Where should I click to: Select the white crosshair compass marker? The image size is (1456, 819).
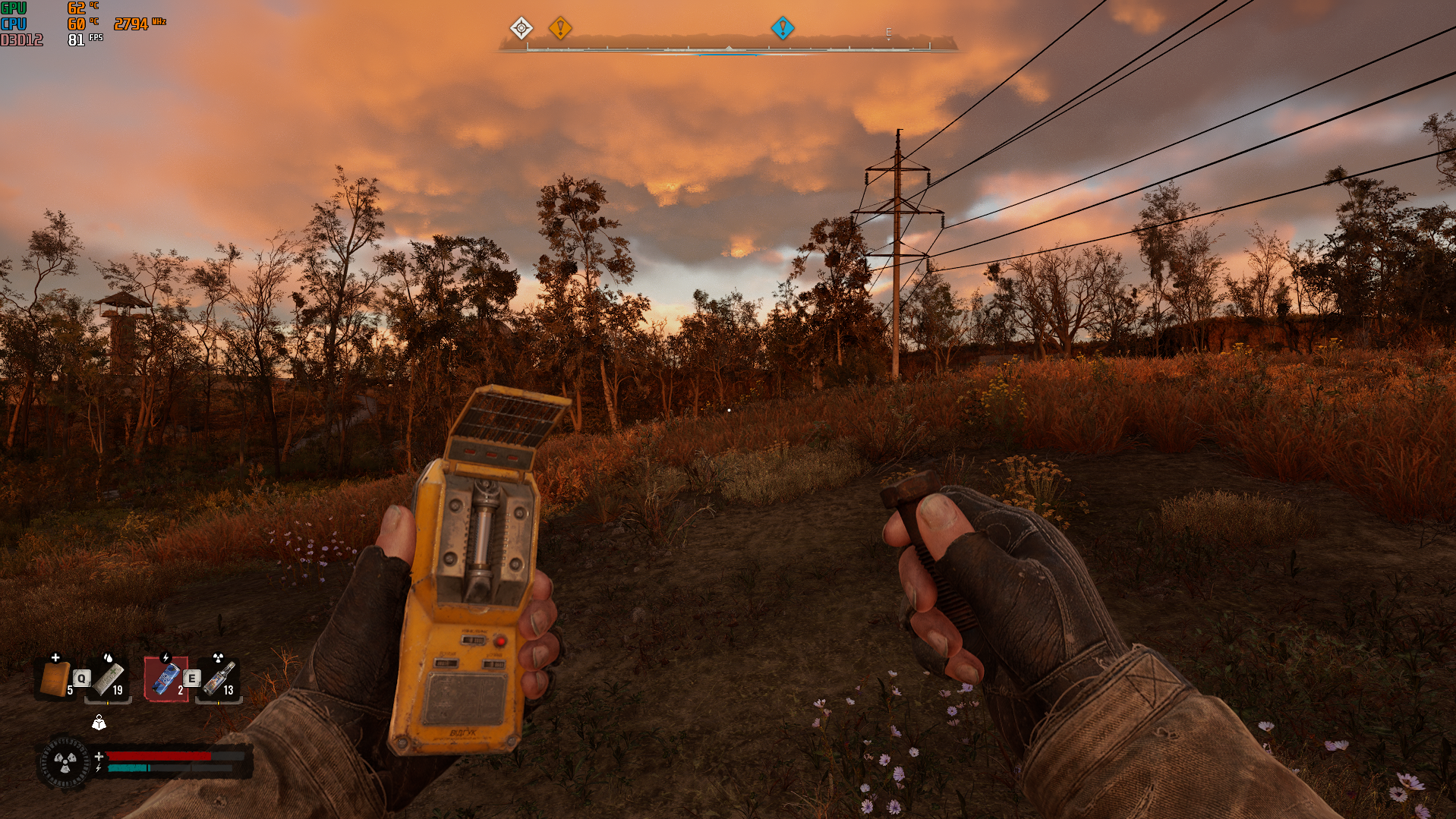521,29
